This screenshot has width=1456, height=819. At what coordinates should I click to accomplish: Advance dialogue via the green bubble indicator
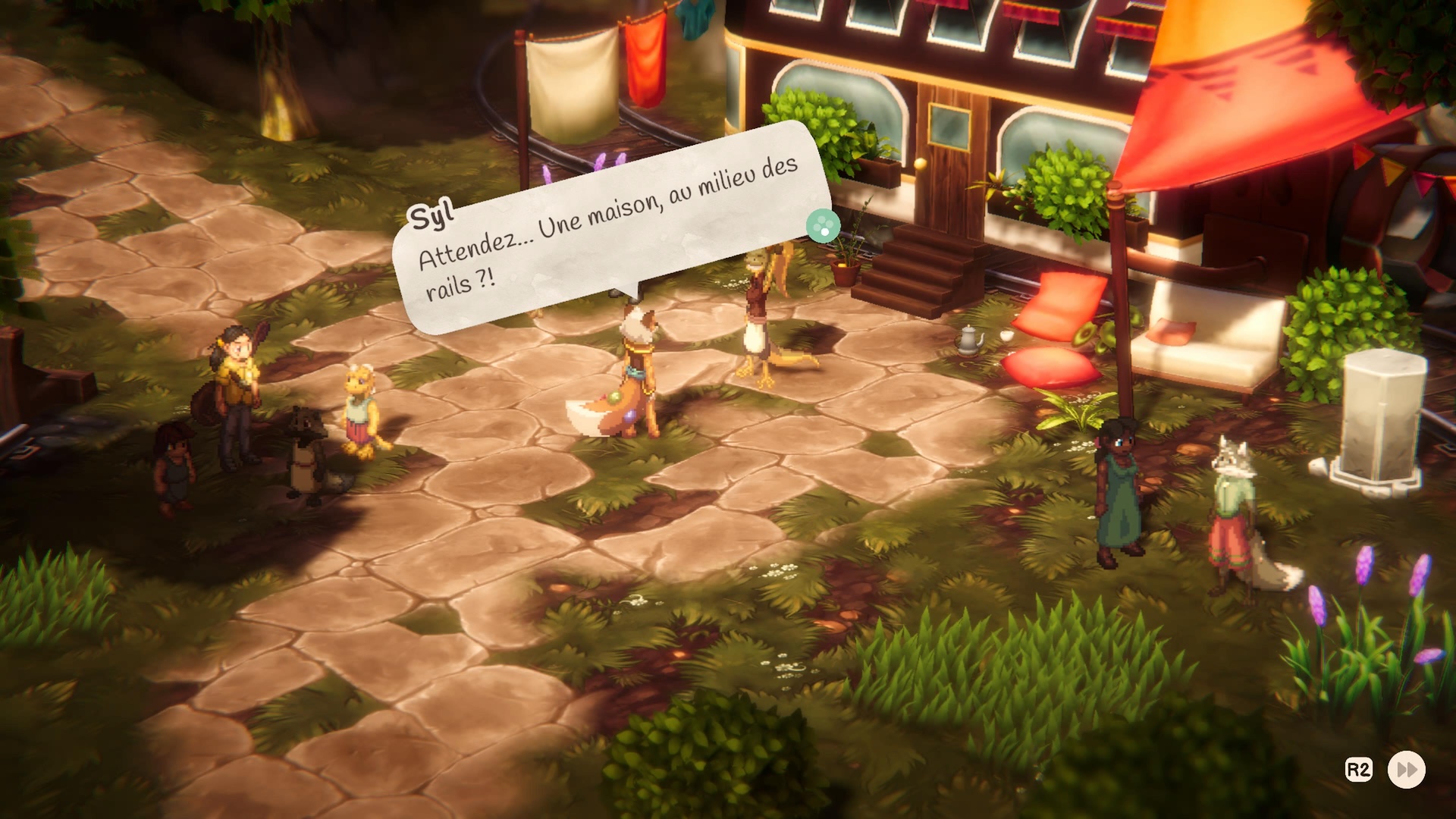point(822,225)
